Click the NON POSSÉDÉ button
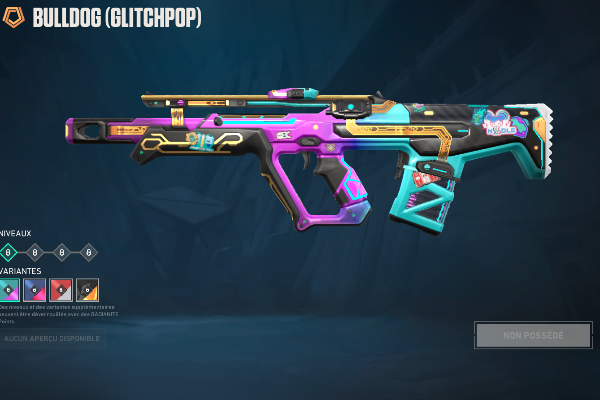Image resolution: width=600 pixels, height=400 pixels. (533, 335)
